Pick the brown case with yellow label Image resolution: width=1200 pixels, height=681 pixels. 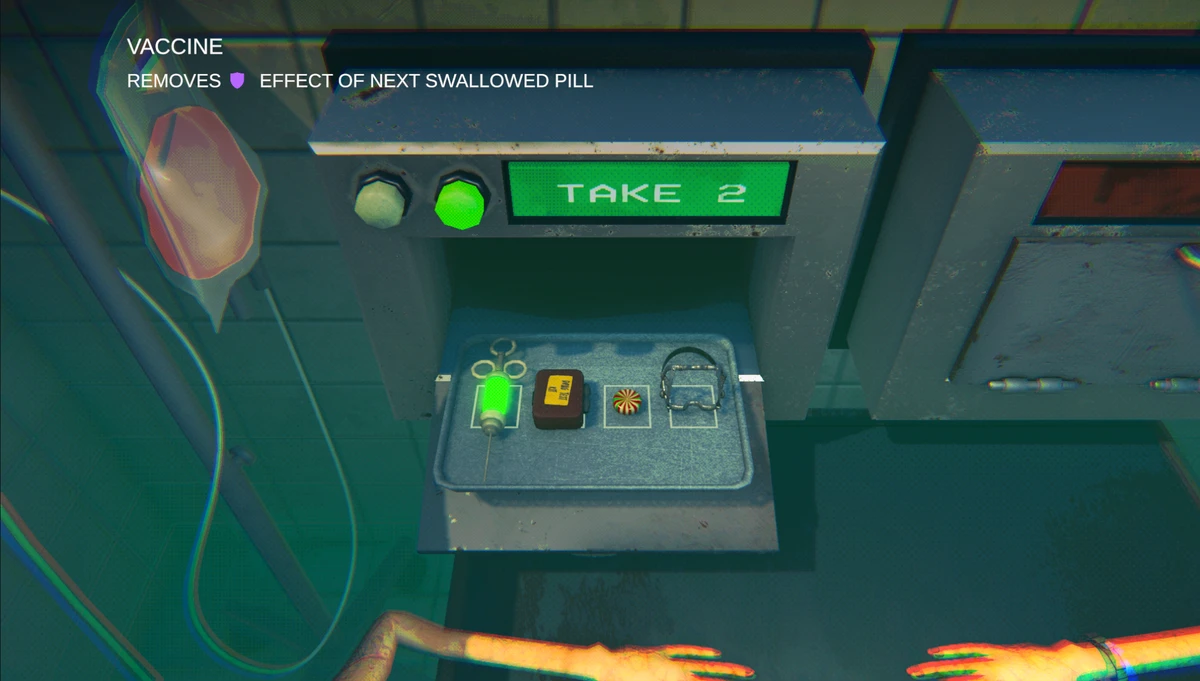point(558,399)
